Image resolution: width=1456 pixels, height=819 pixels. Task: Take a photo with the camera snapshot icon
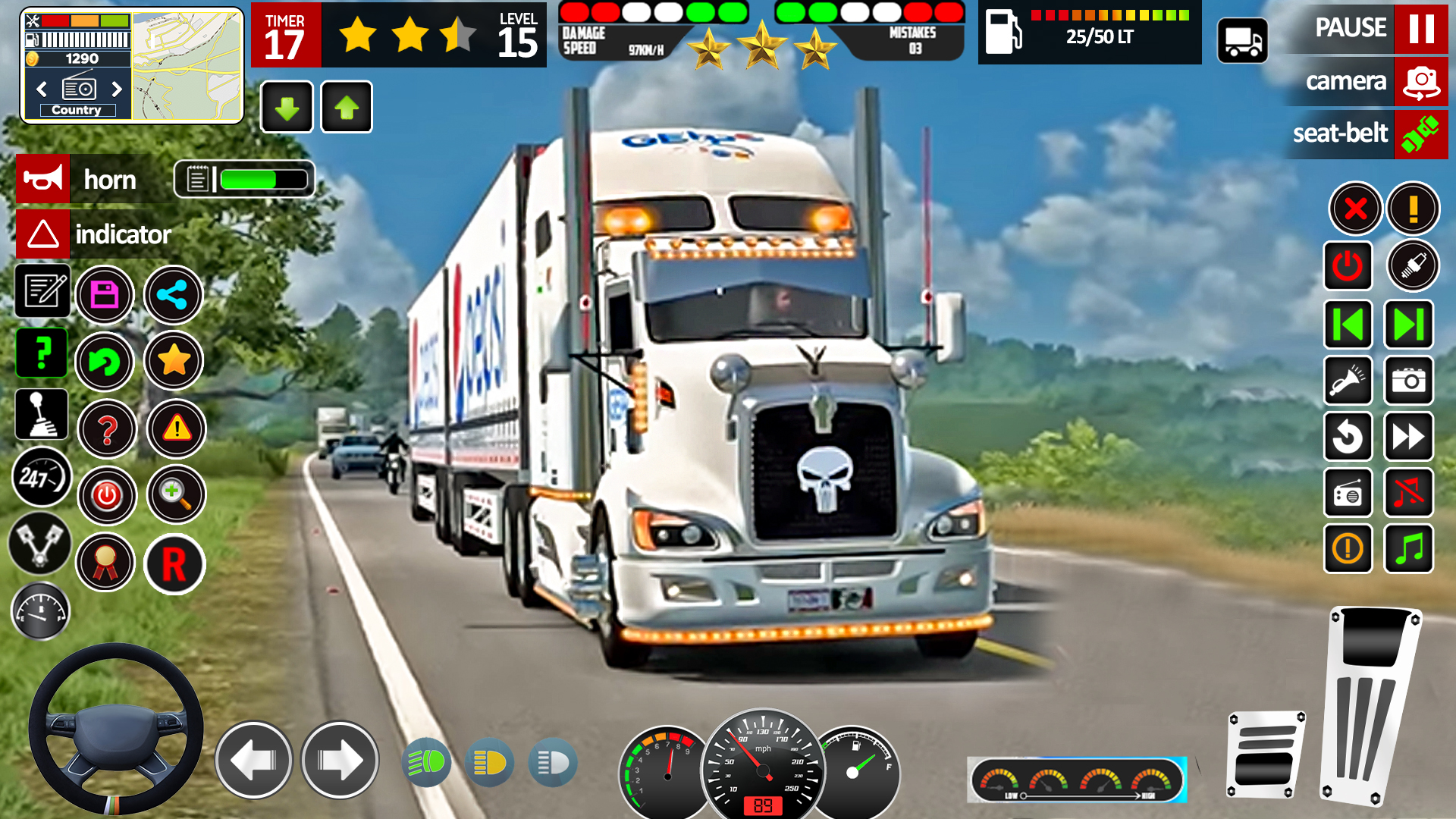coord(1408,381)
